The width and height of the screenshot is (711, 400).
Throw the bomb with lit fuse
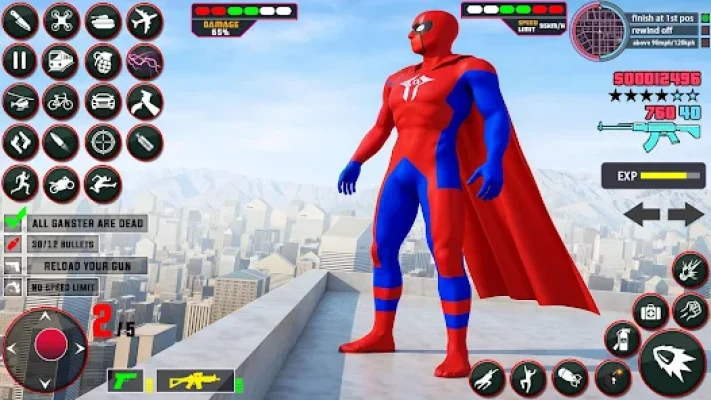pos(612,378)
